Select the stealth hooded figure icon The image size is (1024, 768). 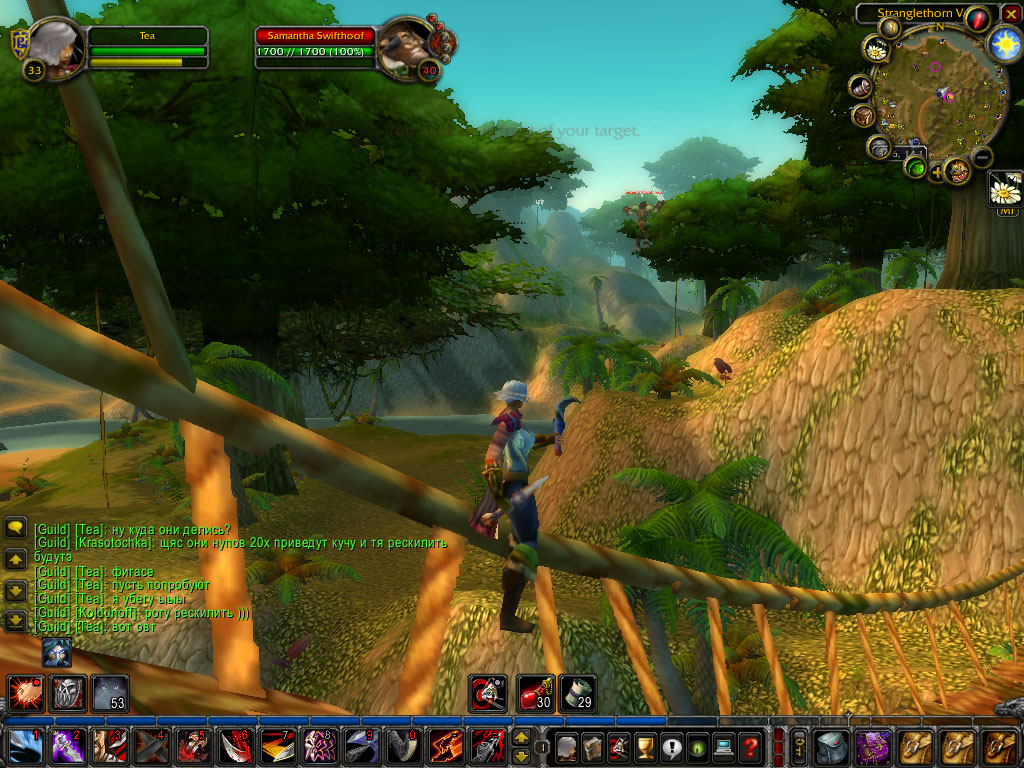(56, 652)
